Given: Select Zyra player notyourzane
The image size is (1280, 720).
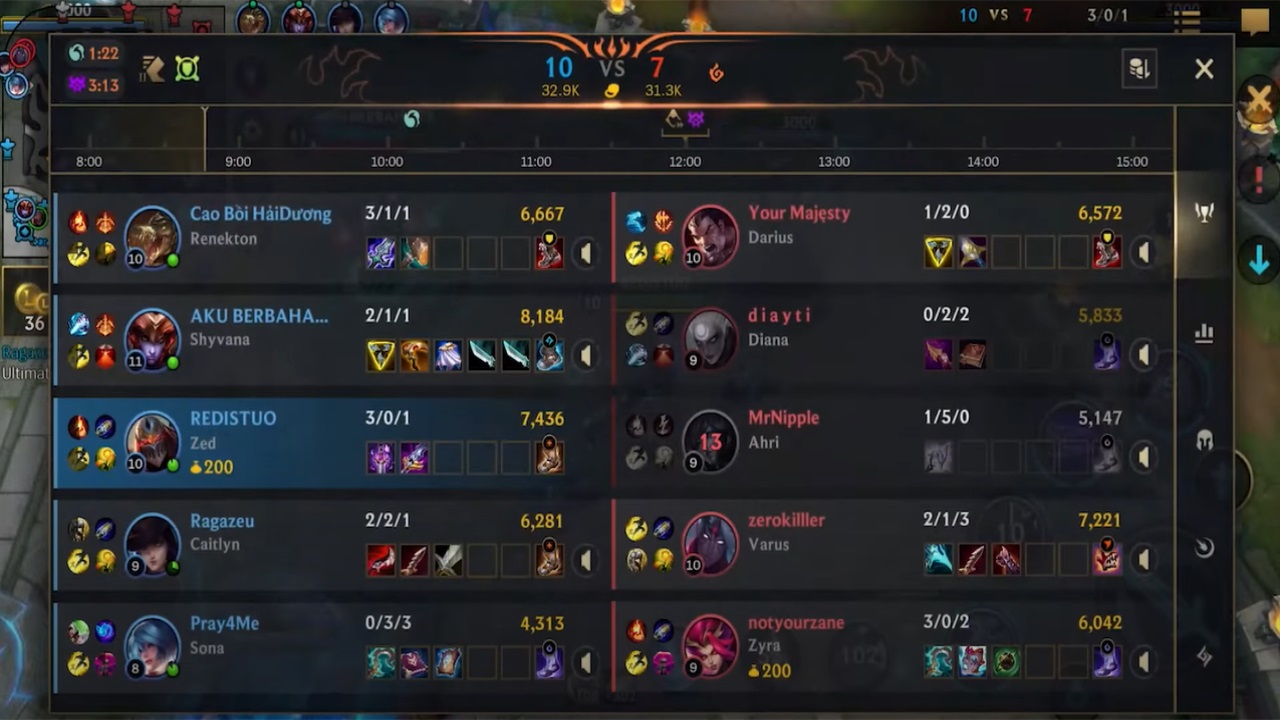Looking at the screenshot, I should click(796, 623).
